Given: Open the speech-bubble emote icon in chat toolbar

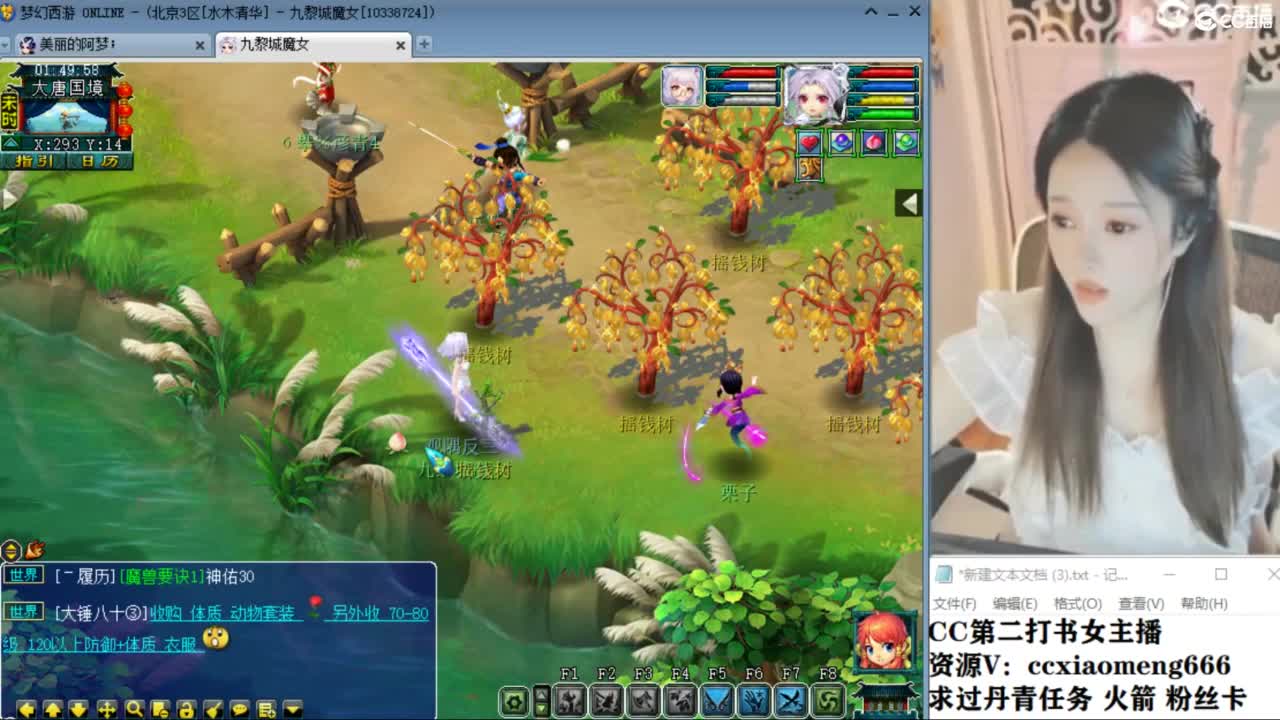Looking at the screenshot, I should pyautogui.click(x=241, y=710).
